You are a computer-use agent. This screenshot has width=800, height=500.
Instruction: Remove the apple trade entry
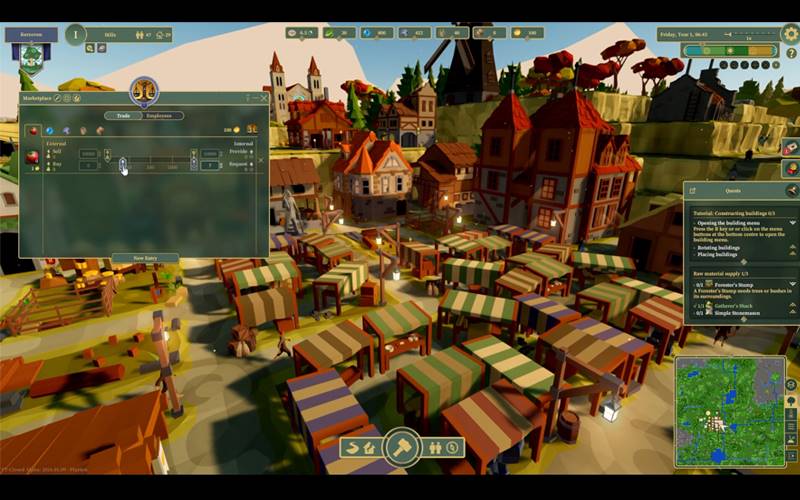[261, 160]
